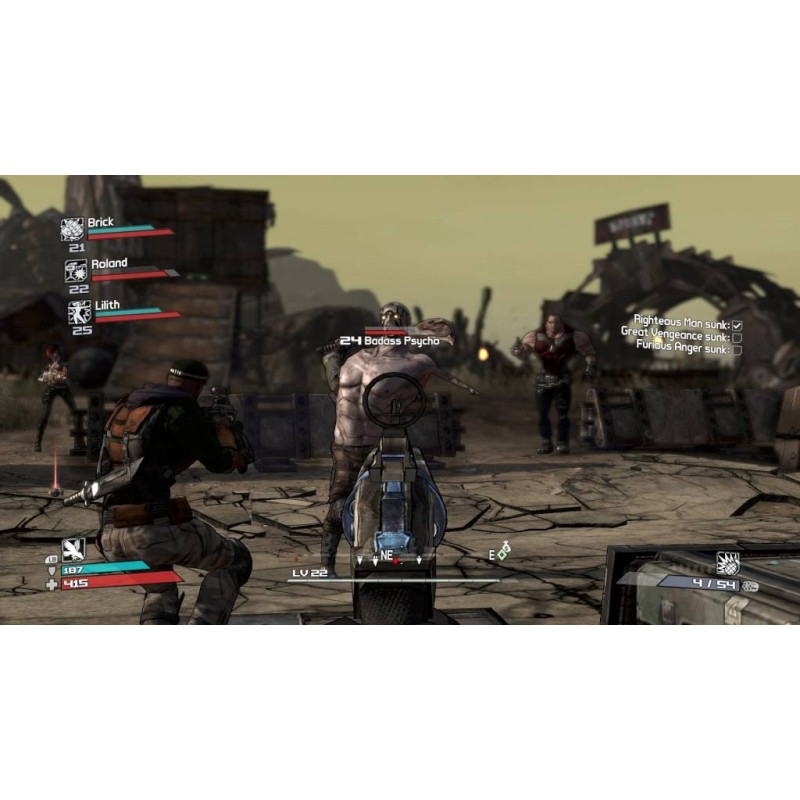Select Brick's class icon in party list
The image size is (800, 800).
pos(72,229)
